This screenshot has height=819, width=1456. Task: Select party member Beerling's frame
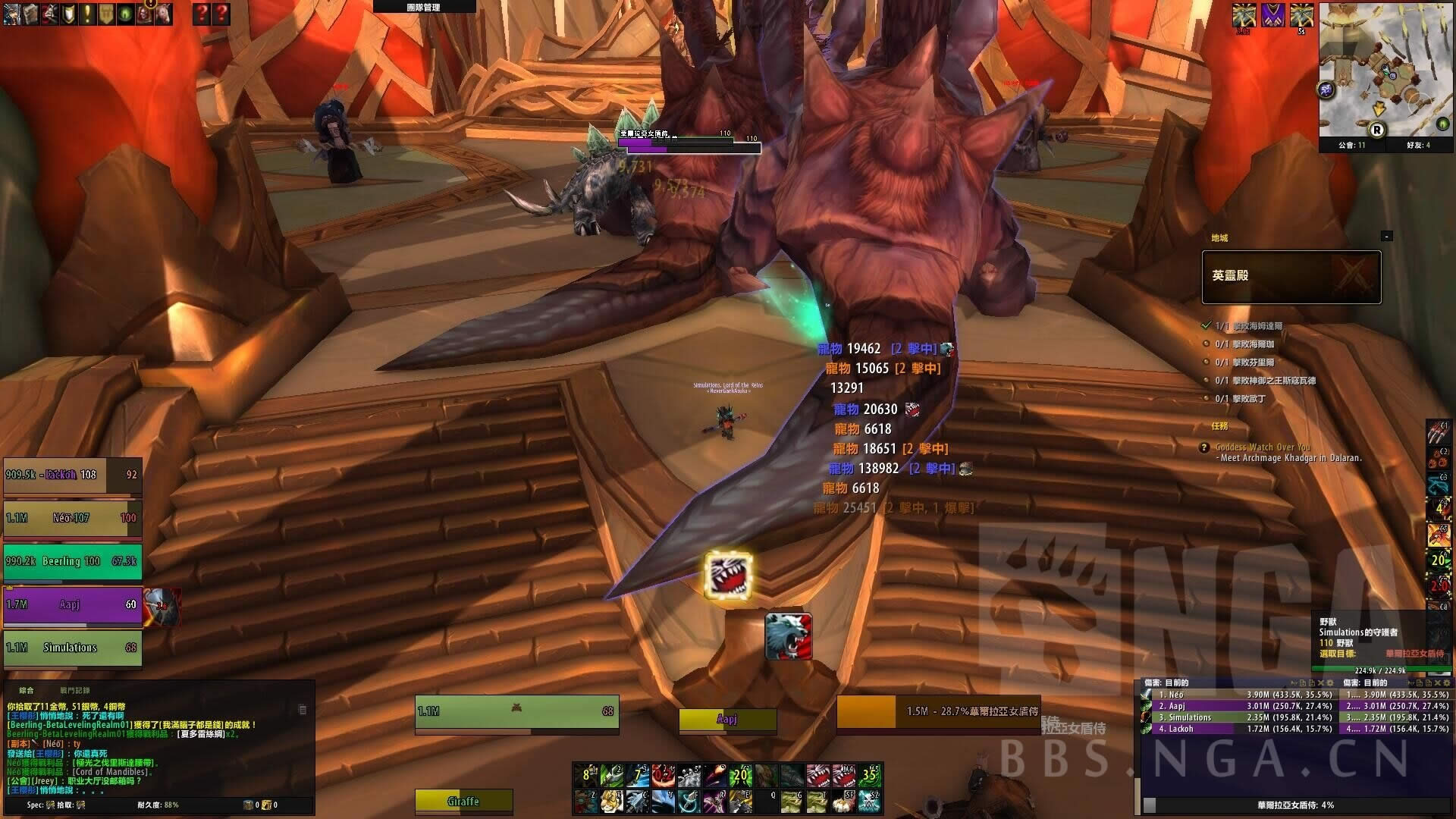click(x=72, y=562)
